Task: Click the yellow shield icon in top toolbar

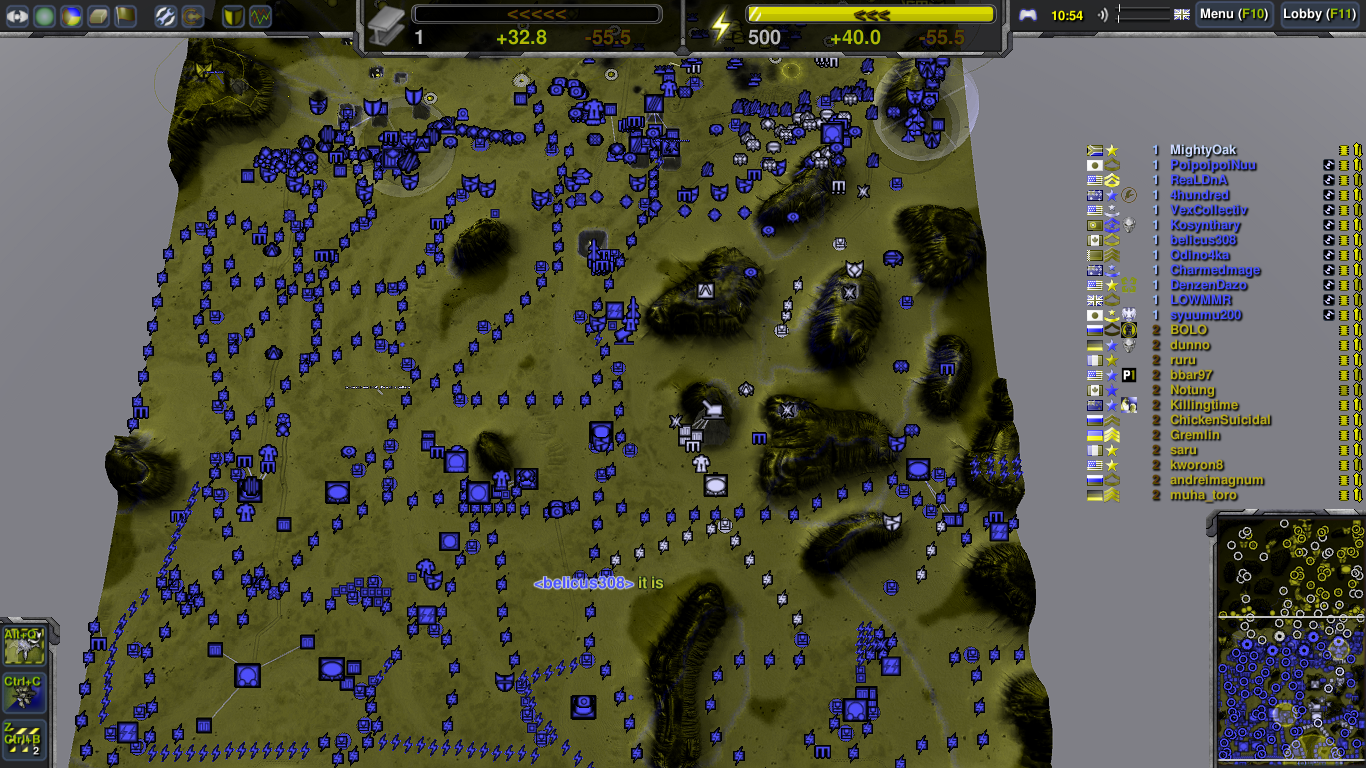Action: [232, 16]
